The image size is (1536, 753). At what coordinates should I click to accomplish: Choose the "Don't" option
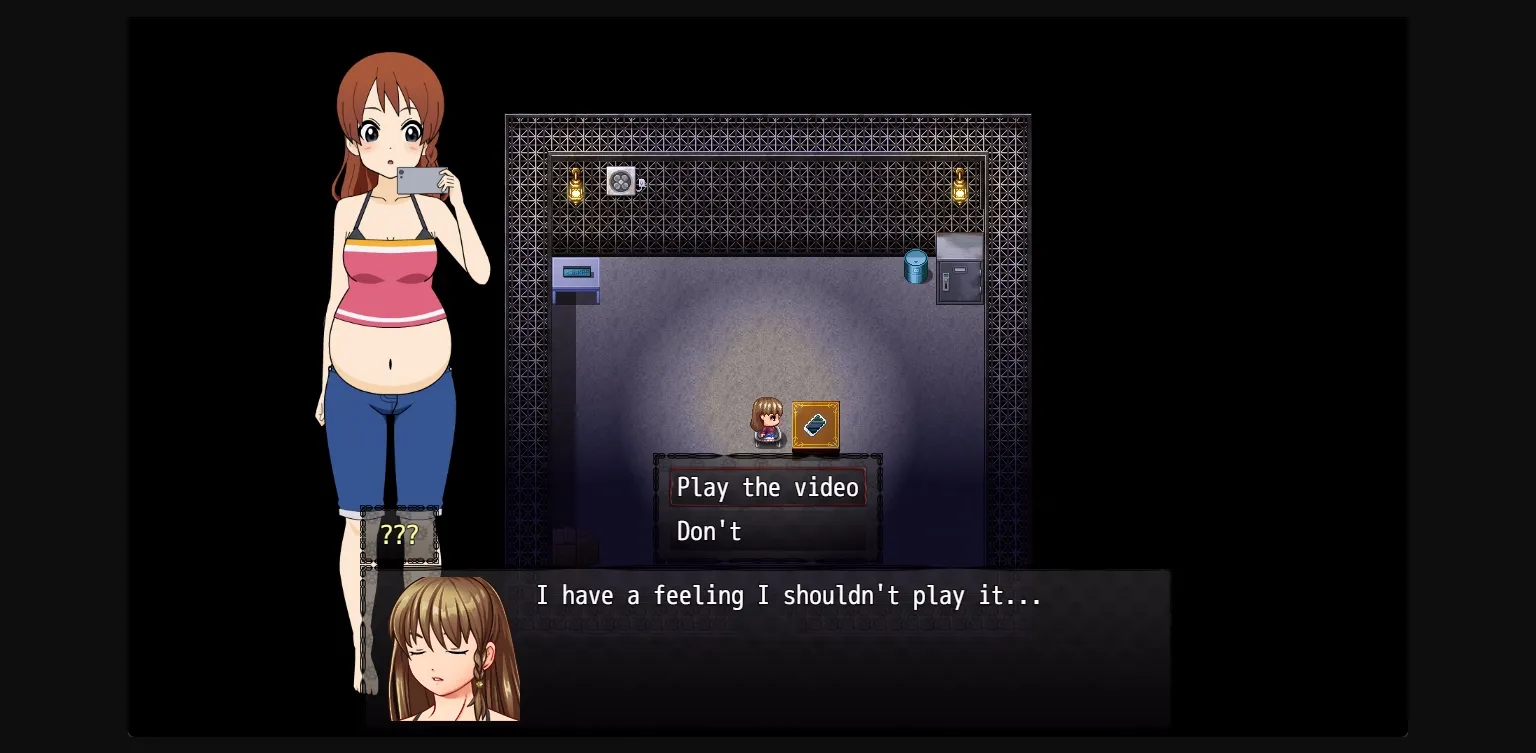[x=709, y=531]
